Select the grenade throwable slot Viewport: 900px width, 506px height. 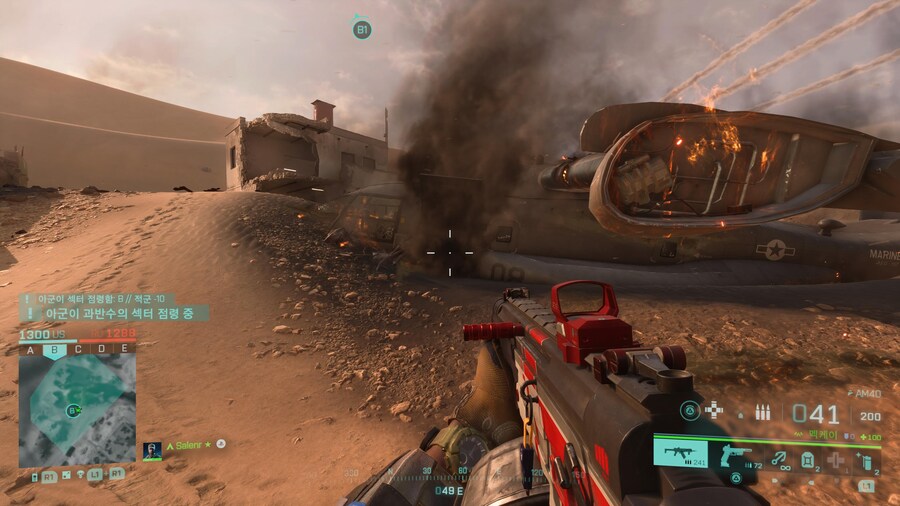click(x=868, y=460)
